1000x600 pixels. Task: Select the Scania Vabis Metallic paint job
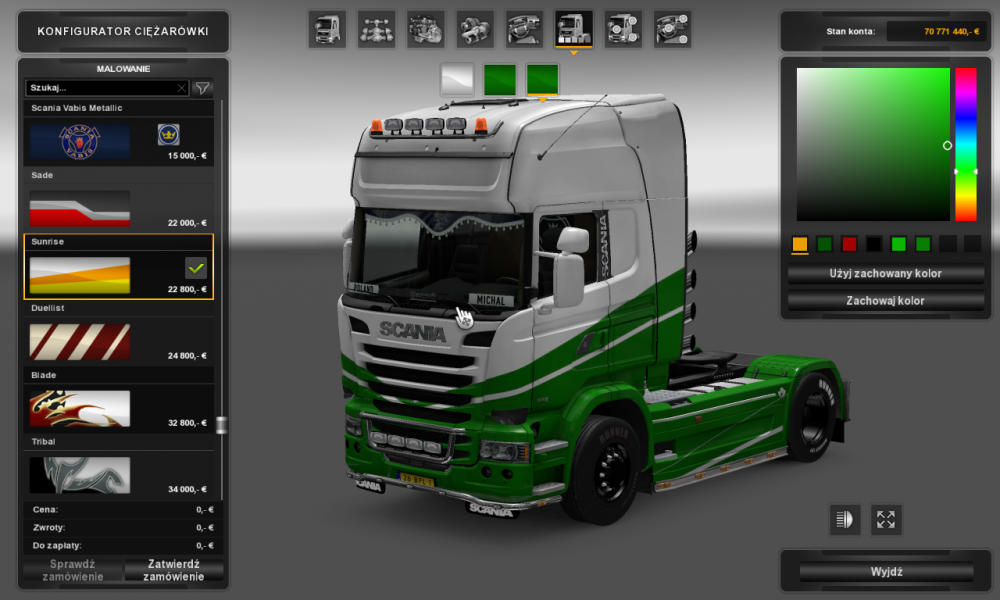pyautogui.click(x=118, y=141)
